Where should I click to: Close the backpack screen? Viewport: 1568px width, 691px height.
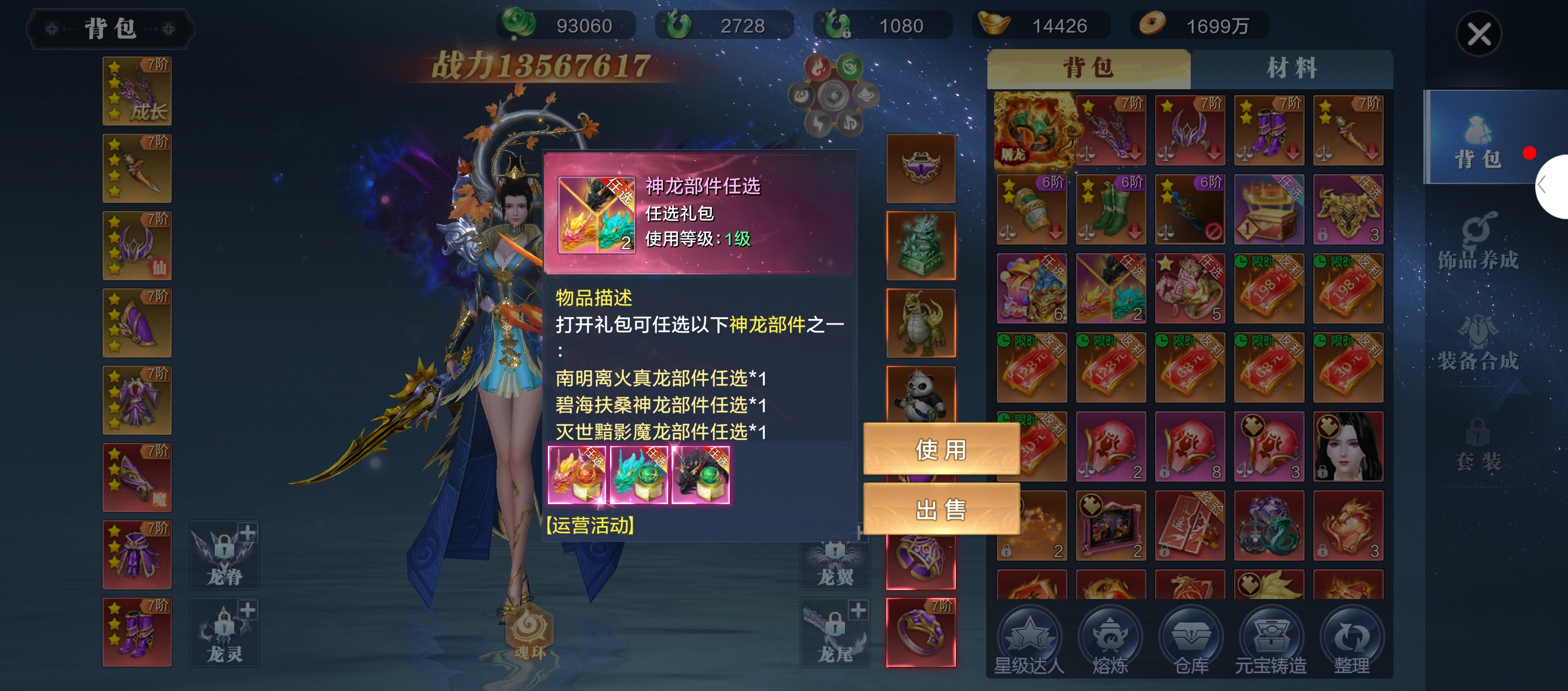[1478, 34]
